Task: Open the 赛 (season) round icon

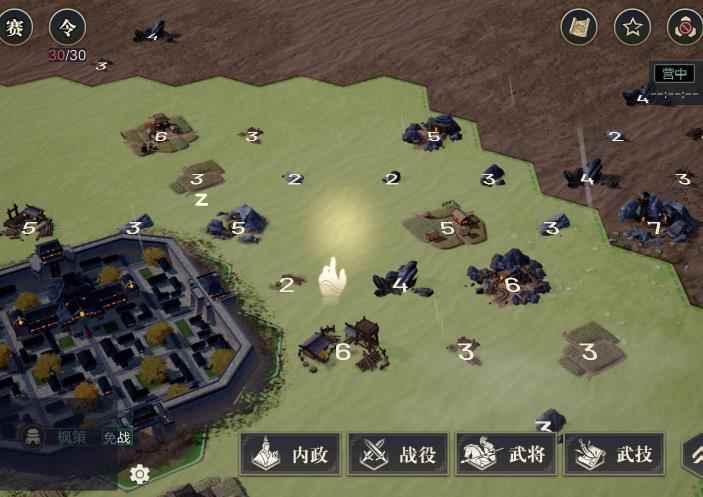Action: (14, 27)
